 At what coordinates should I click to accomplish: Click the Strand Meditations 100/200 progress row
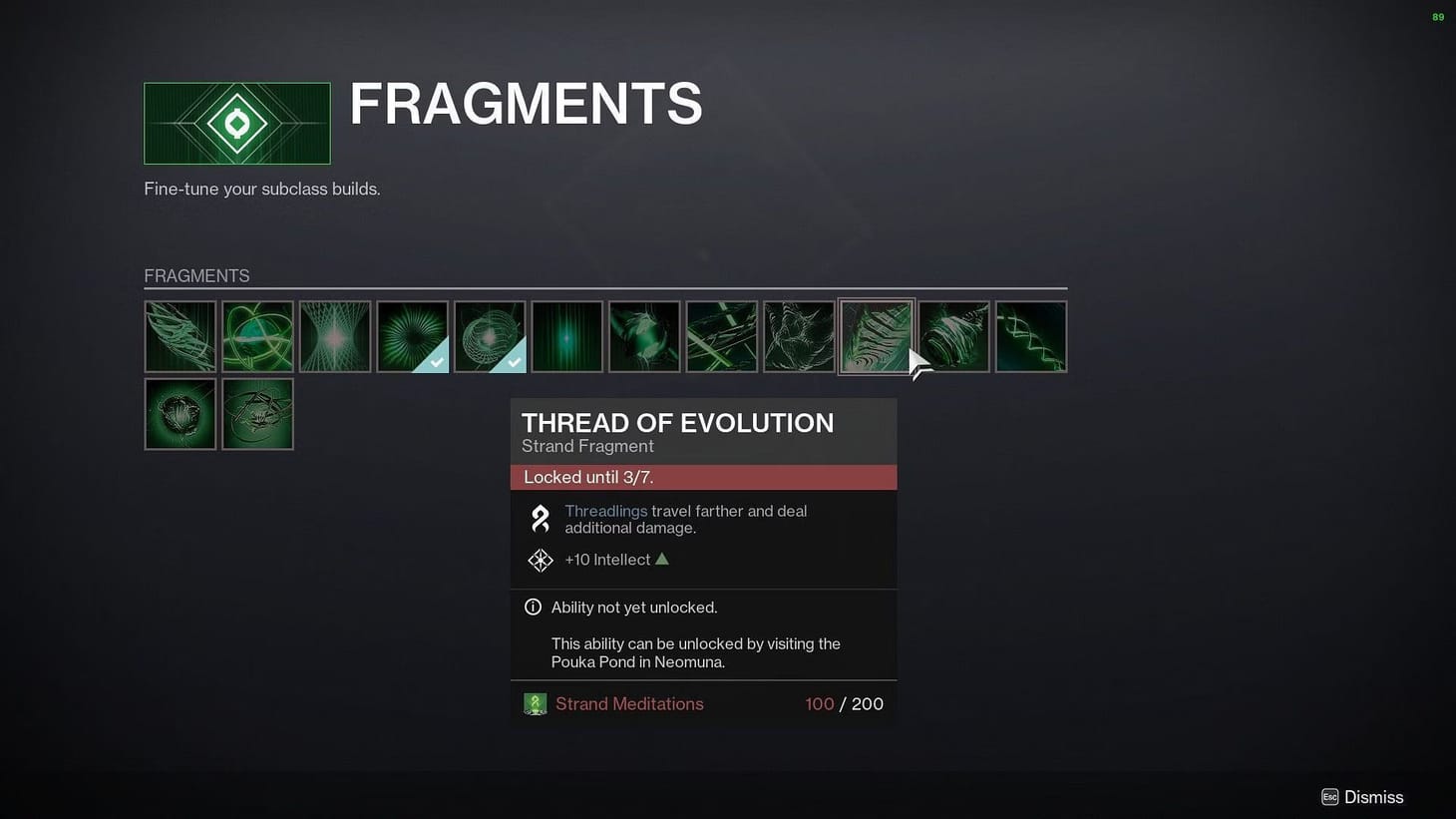point(703,703)
